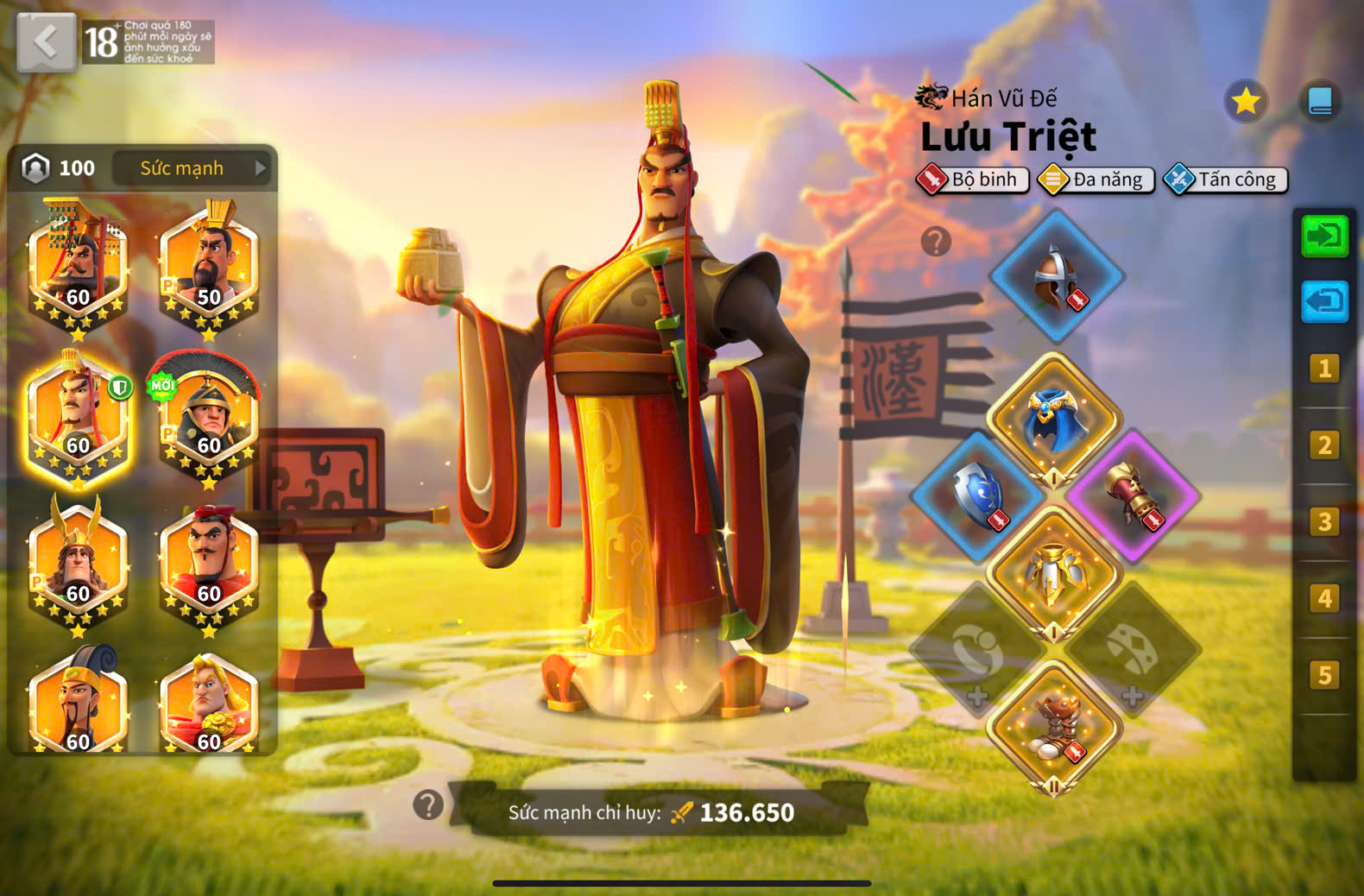The image size is (1364, 896).
Task: Select the blue chest armor slot
Action: pyautogui.click(x=1054, y=419)
